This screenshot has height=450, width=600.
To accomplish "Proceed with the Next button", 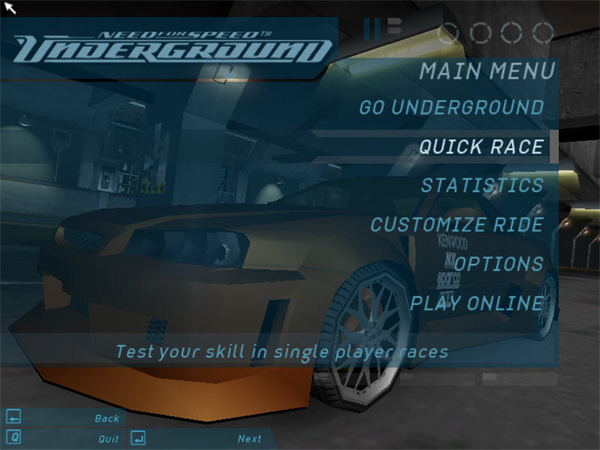I will [x=249, y=439].
